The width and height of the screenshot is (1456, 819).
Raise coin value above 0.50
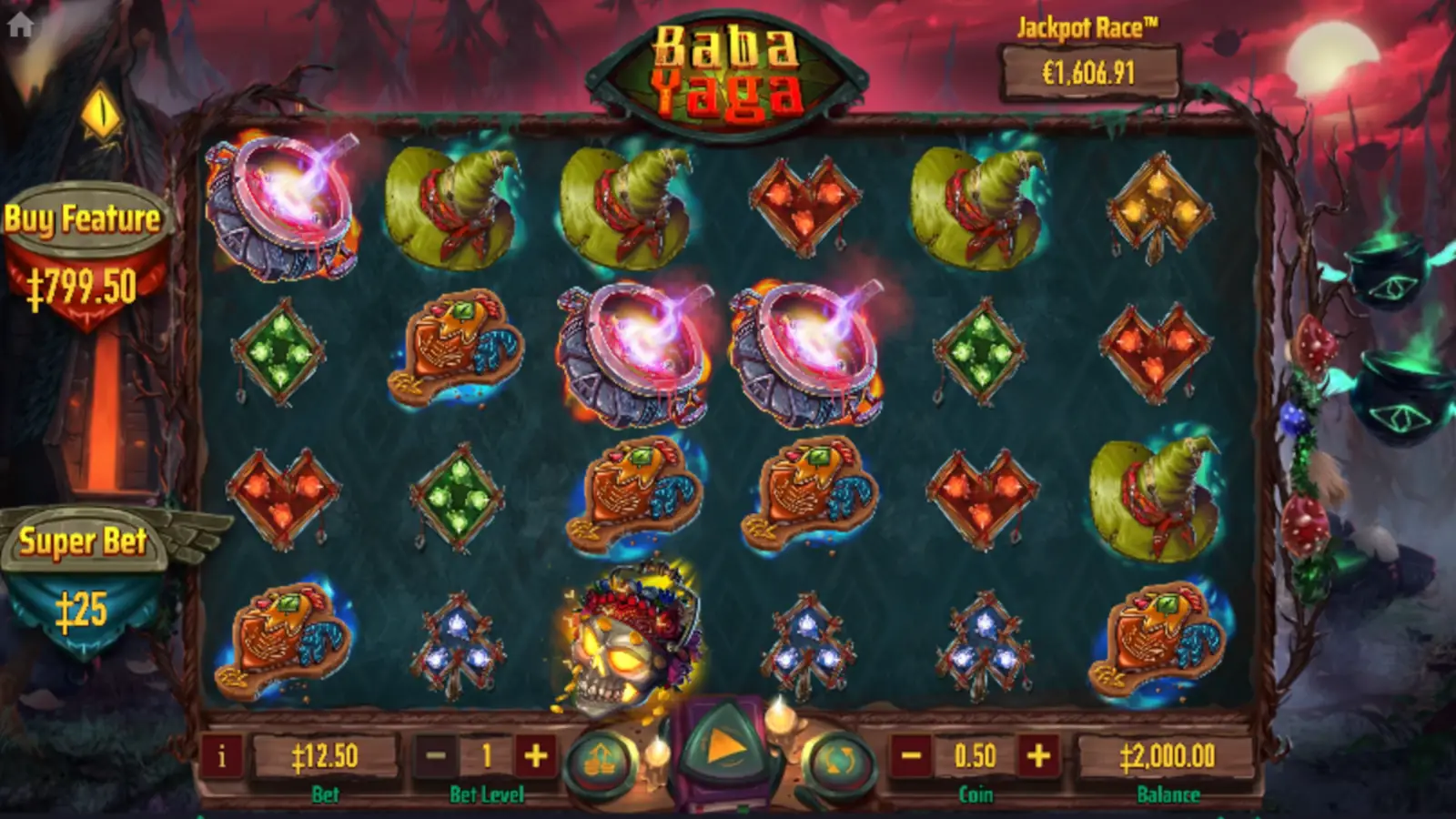[x=1038, y=756]
